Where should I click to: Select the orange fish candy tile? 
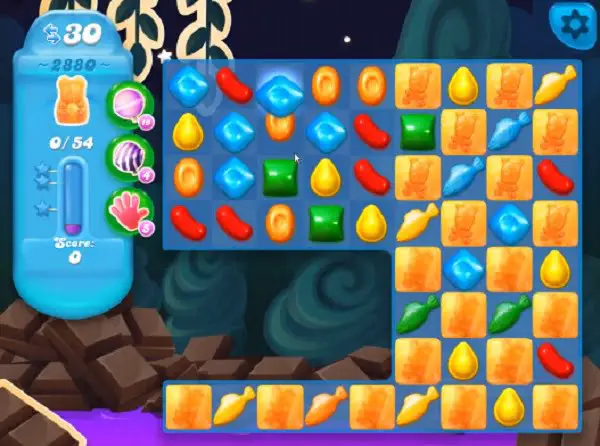(x=326, y=406)
